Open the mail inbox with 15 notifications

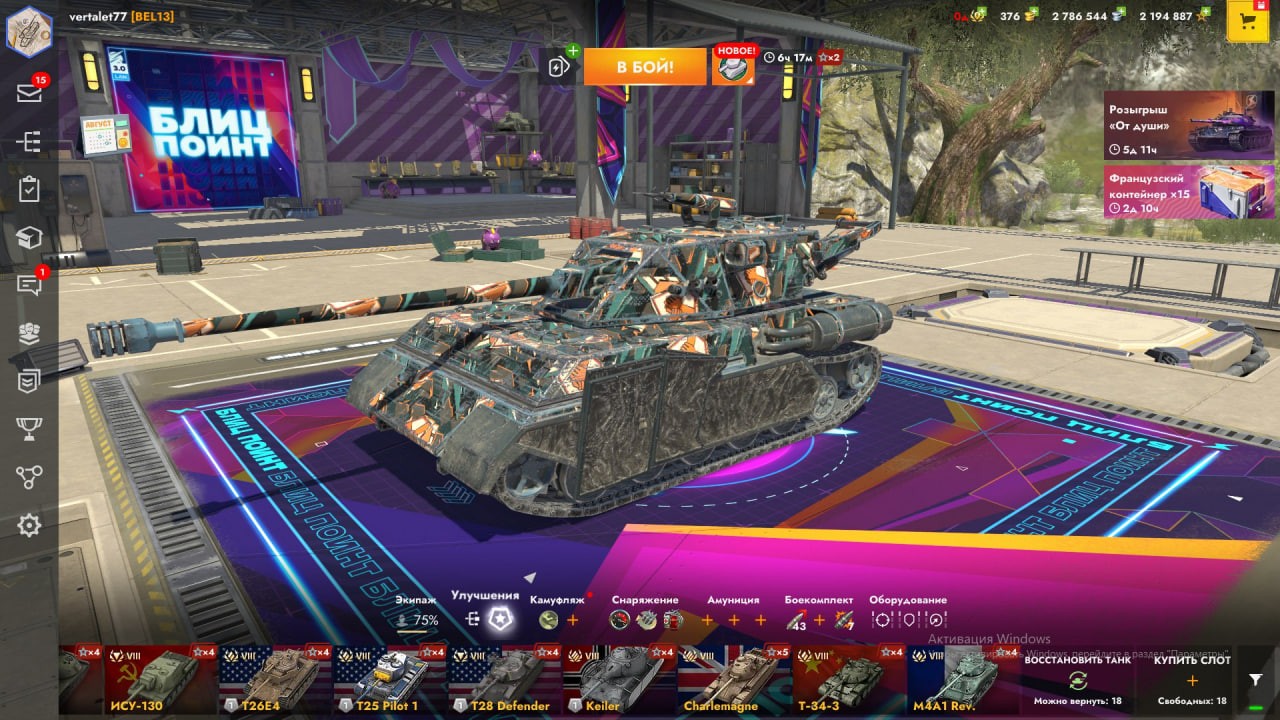[x=29, y=93]
